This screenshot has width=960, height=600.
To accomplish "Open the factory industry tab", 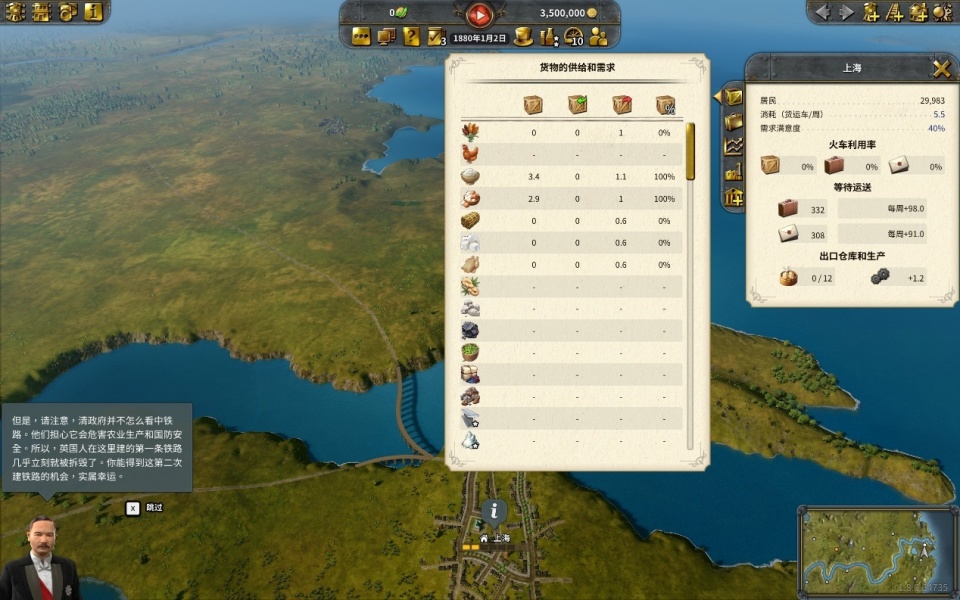I will click(x=734, y=171).
